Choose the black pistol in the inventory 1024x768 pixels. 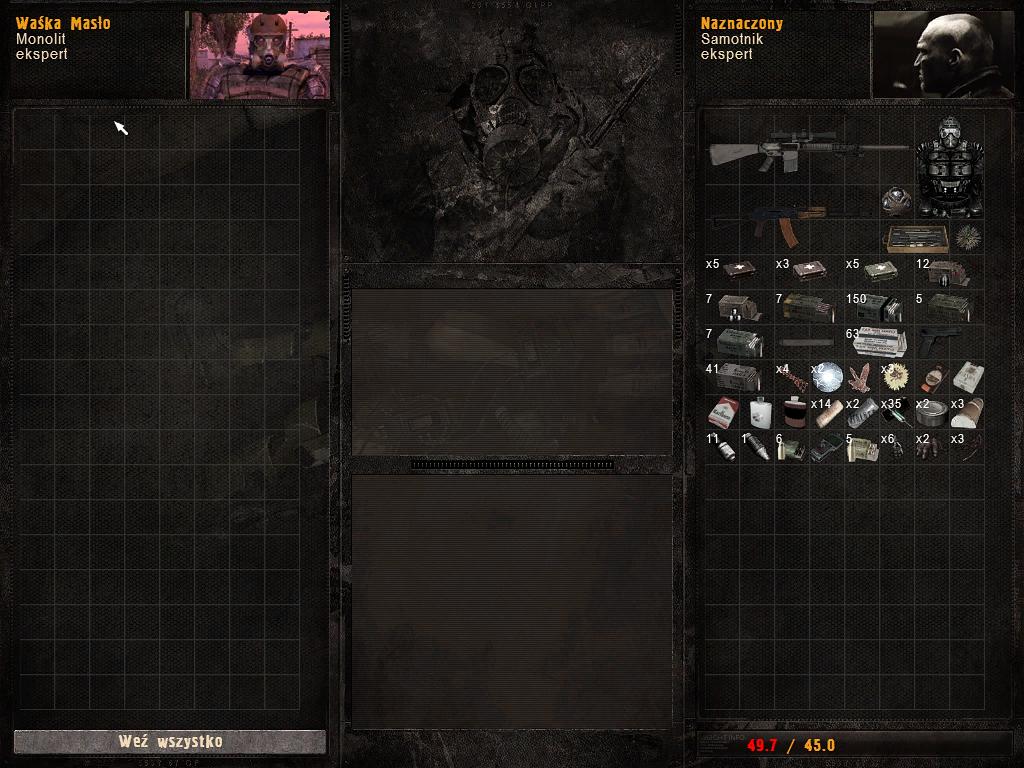click(940, 339)
